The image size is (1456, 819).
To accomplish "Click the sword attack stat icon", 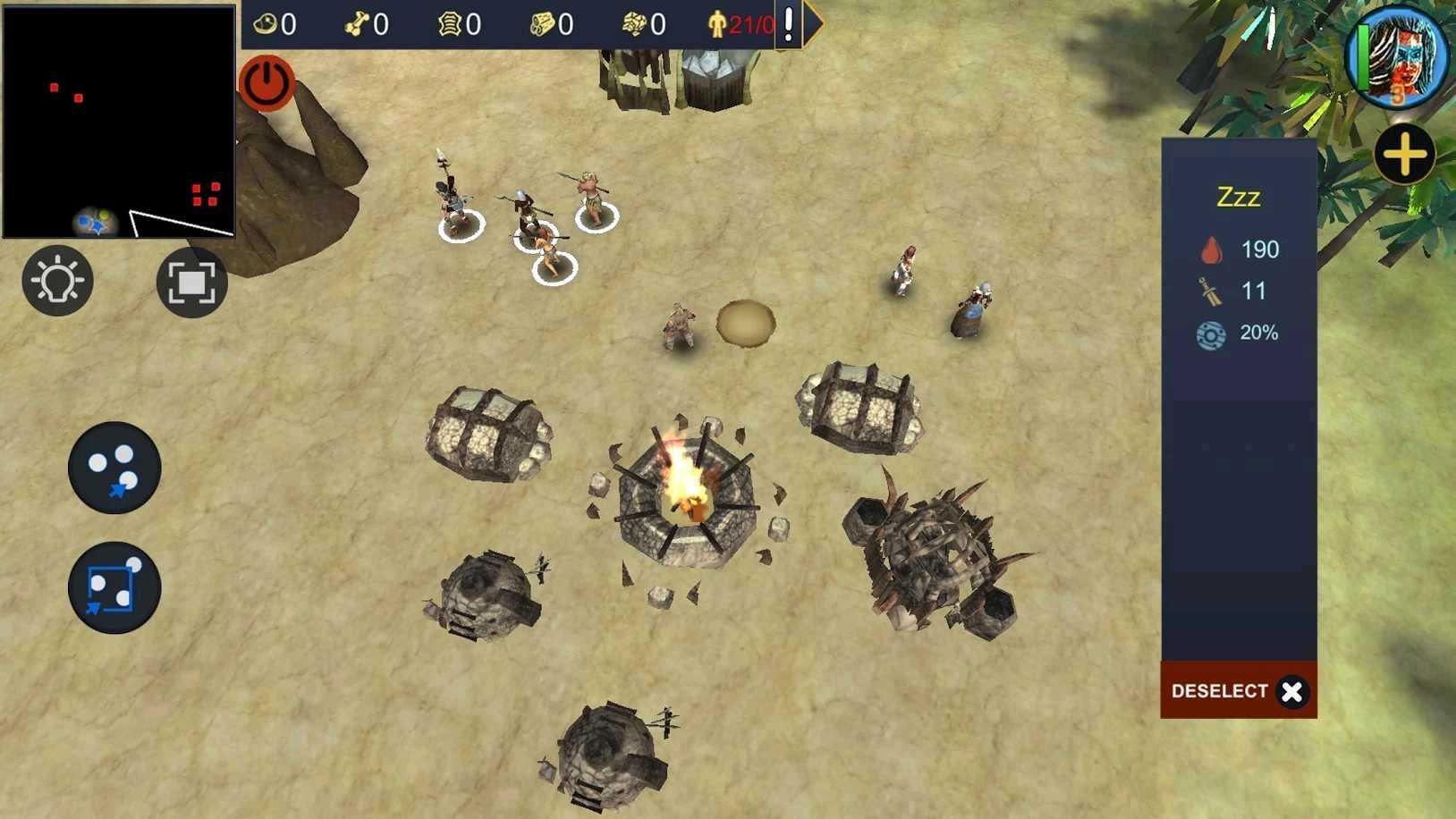I will [1209, 291].
